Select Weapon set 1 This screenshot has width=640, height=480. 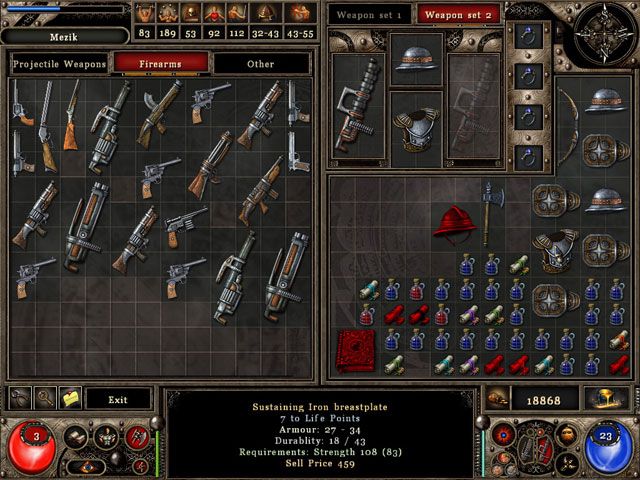[x=369, y=15]
